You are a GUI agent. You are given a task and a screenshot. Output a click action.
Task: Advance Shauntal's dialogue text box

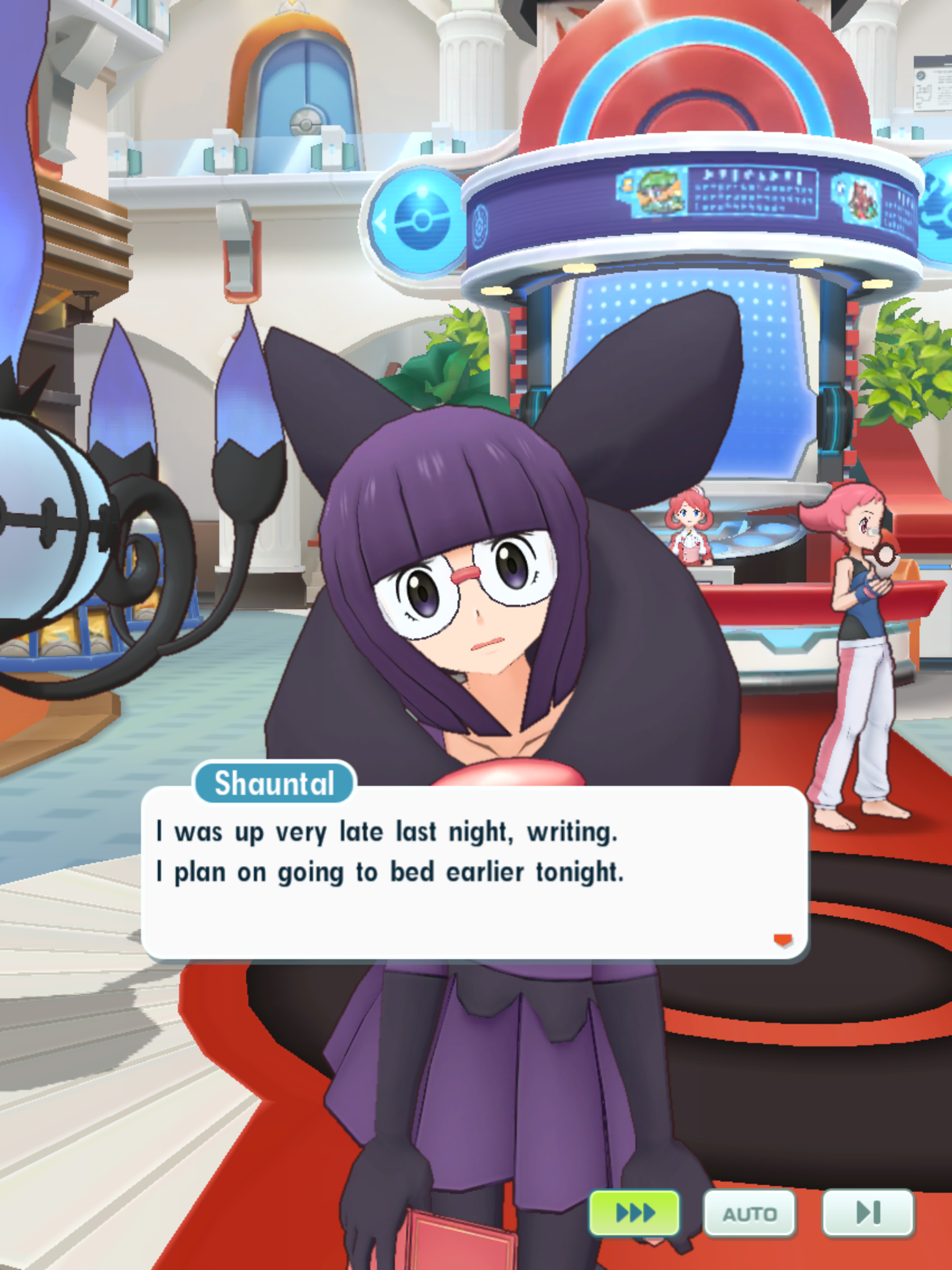tap(474, 873)
